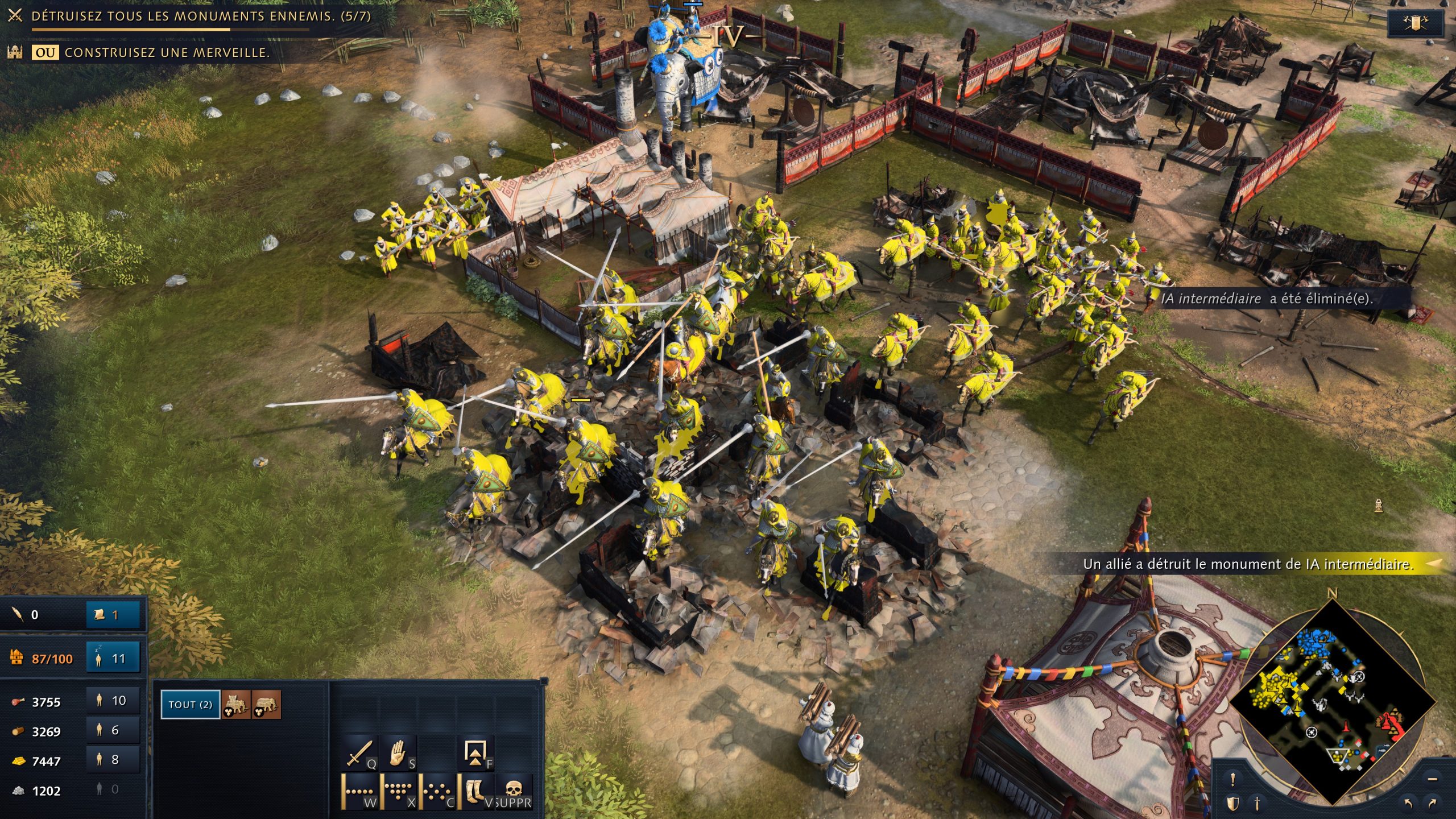Activate the Patrol boots command

pyautogui.click(x=477, y=792)
